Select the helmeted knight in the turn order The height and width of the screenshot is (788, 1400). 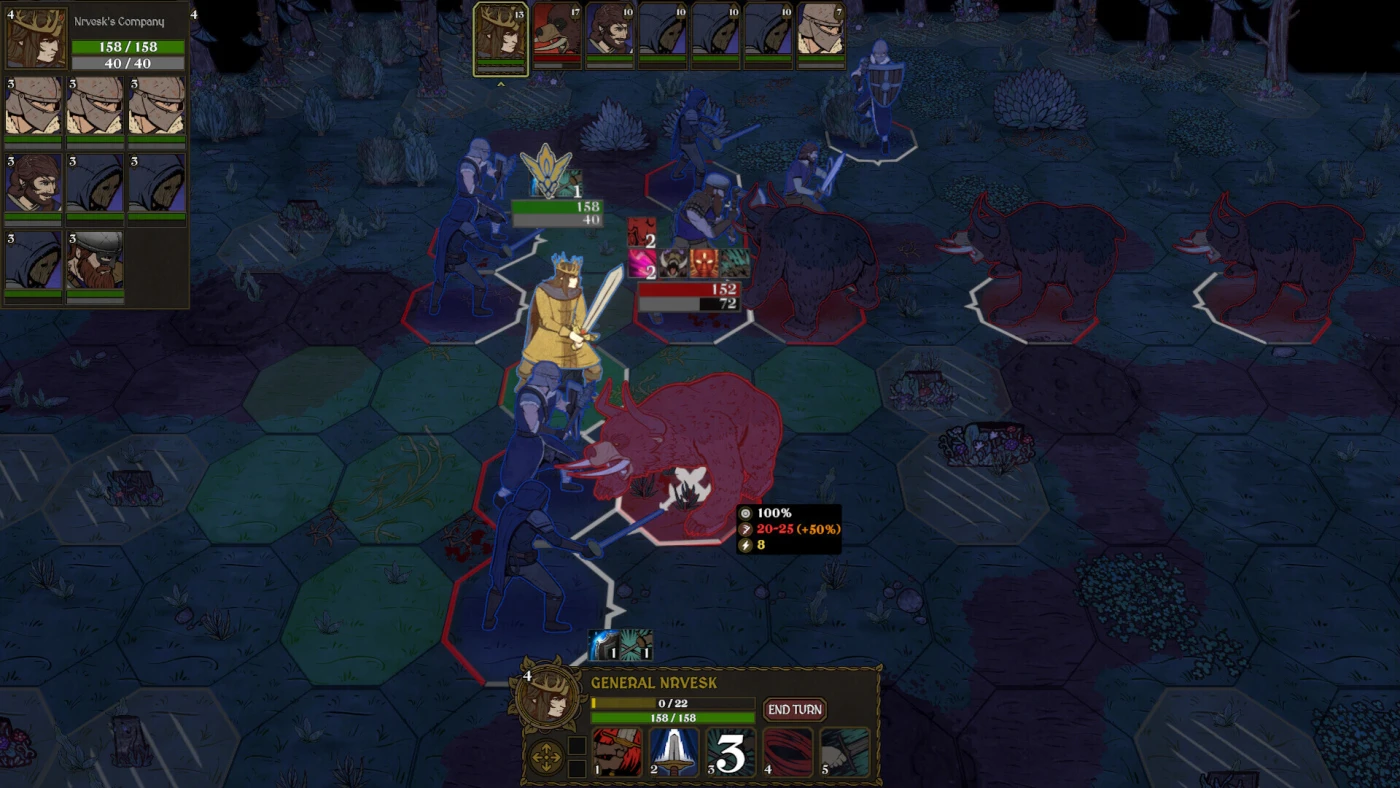pos(821,33)
